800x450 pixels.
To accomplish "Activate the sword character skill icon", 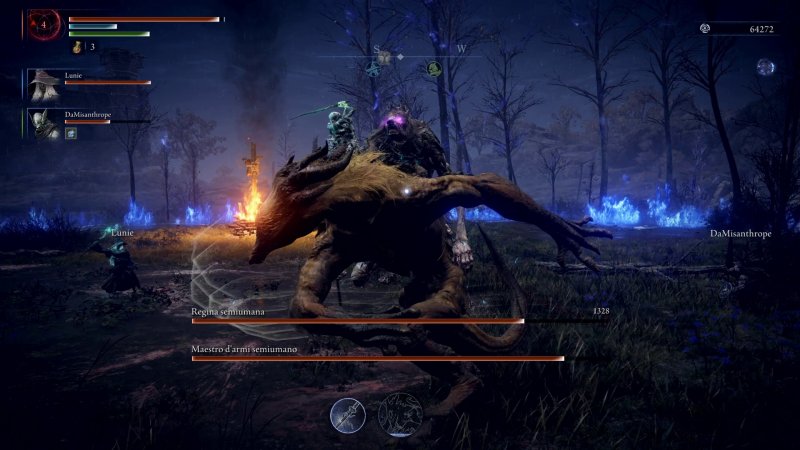I will click(348, 413).
